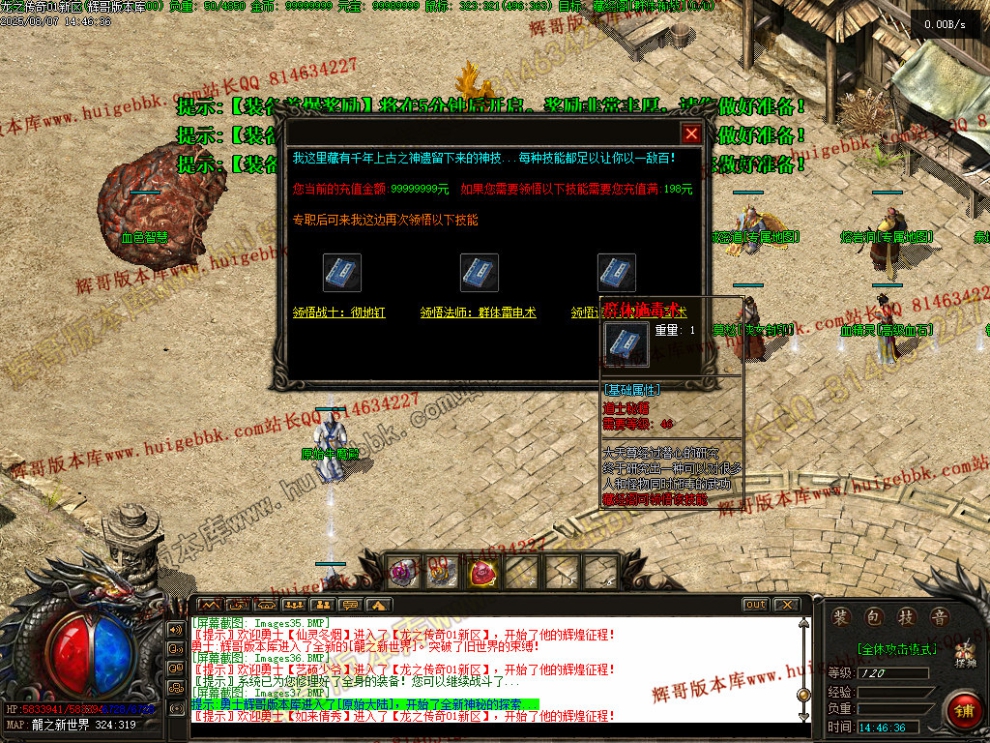Open the red 铺 shop button
The height and width of the screenshot is (743, 990).
point(964,709)
